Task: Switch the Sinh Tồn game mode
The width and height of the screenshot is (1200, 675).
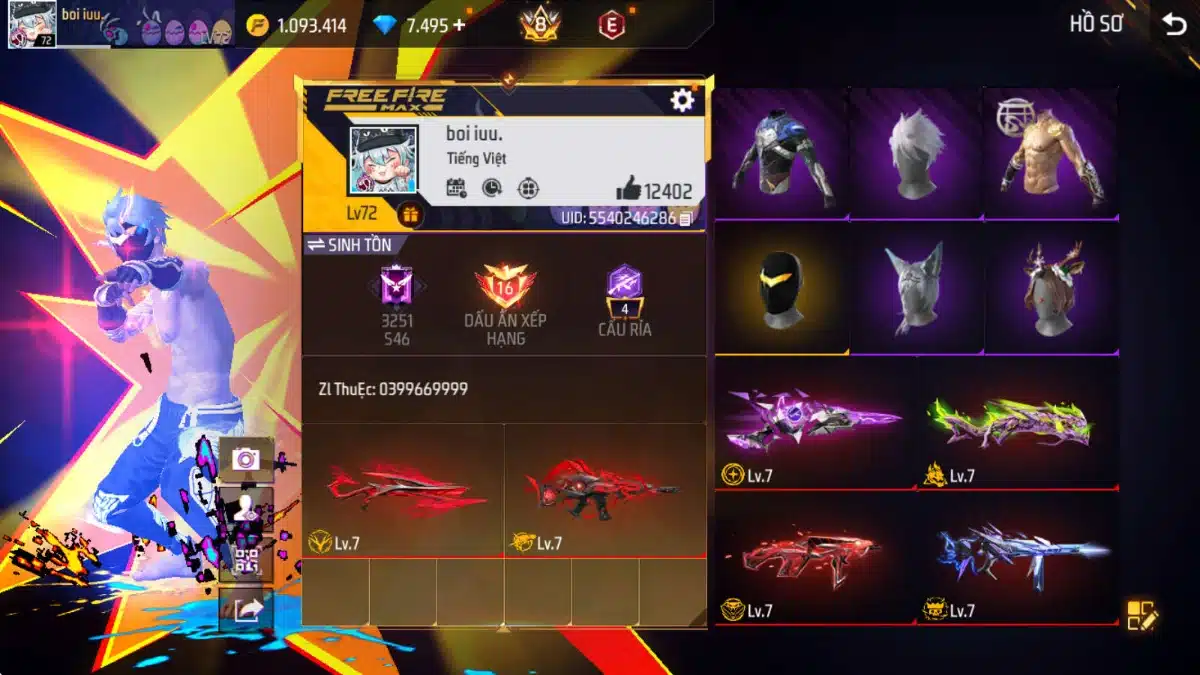Action: tap(349, 244)
